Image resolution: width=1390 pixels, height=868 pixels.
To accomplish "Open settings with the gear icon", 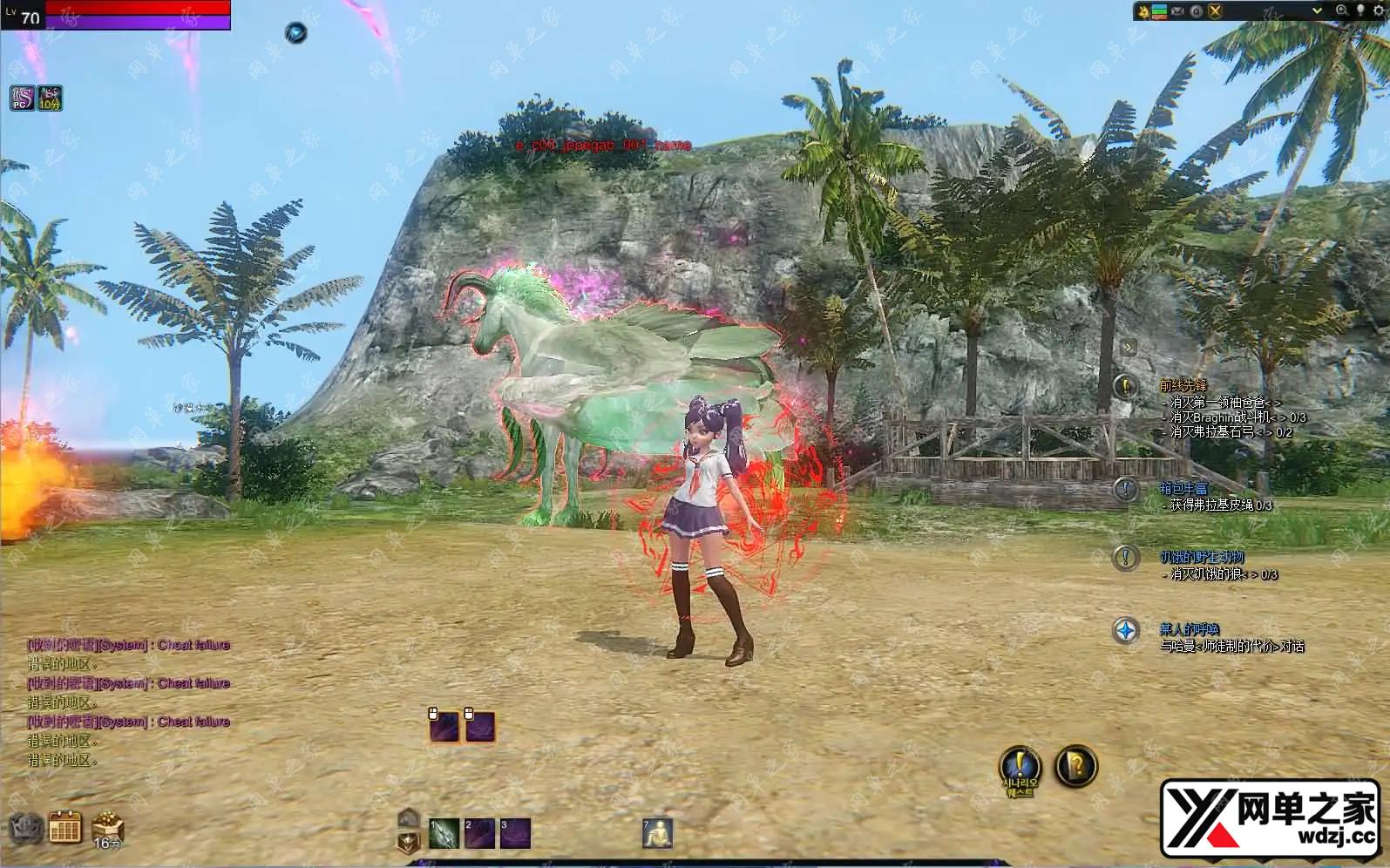I will click(x=1378, y=10).
